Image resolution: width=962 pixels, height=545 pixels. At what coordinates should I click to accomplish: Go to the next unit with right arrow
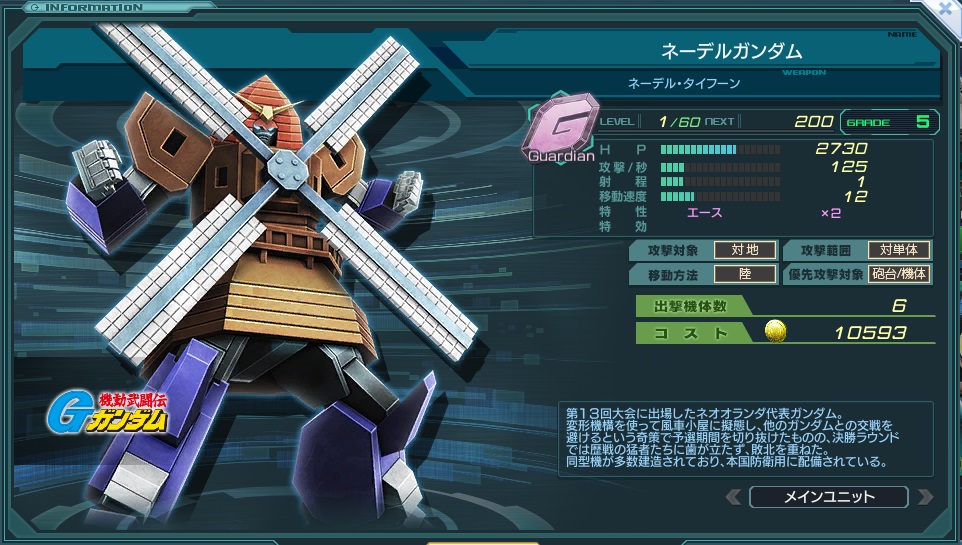point(924,497)
